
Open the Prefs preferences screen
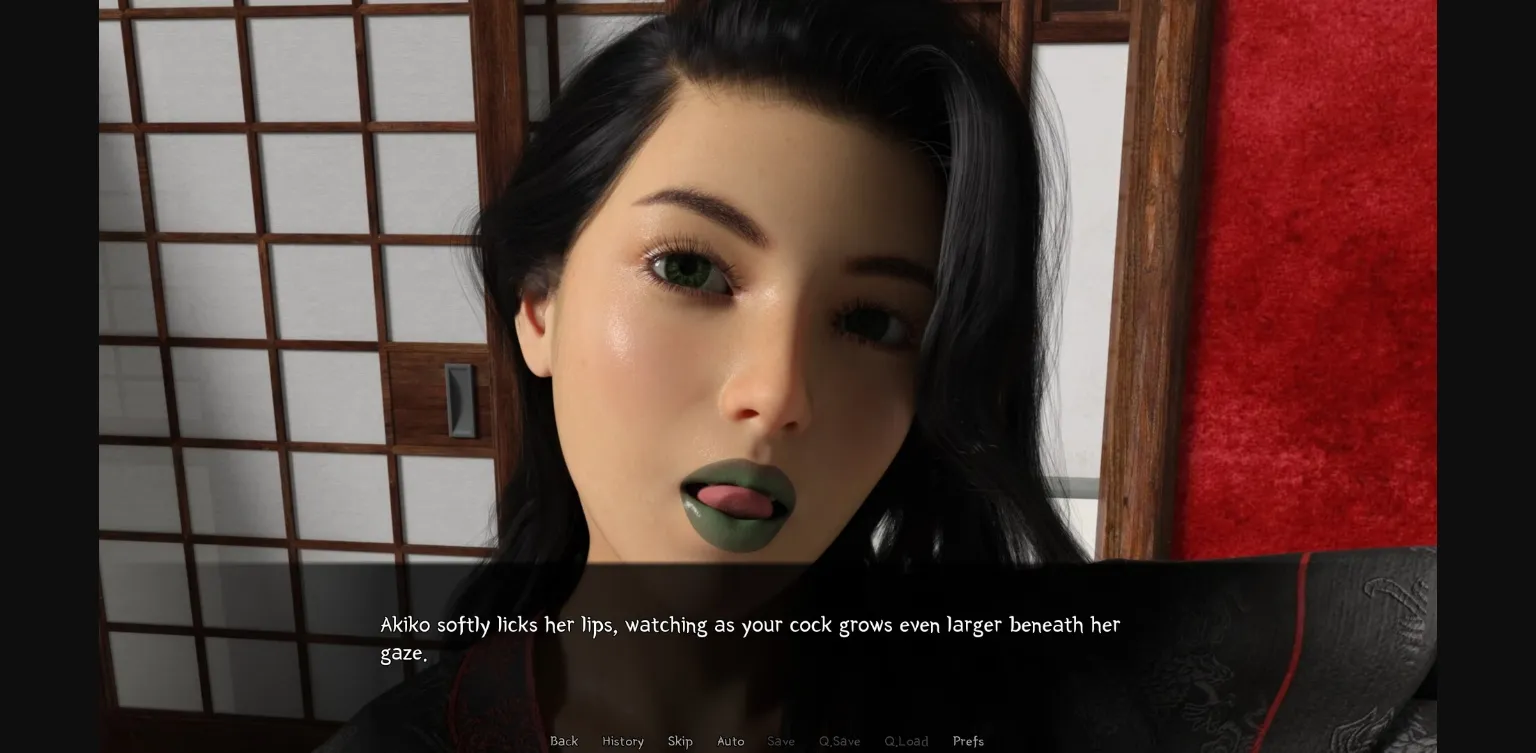pos(968,741)
